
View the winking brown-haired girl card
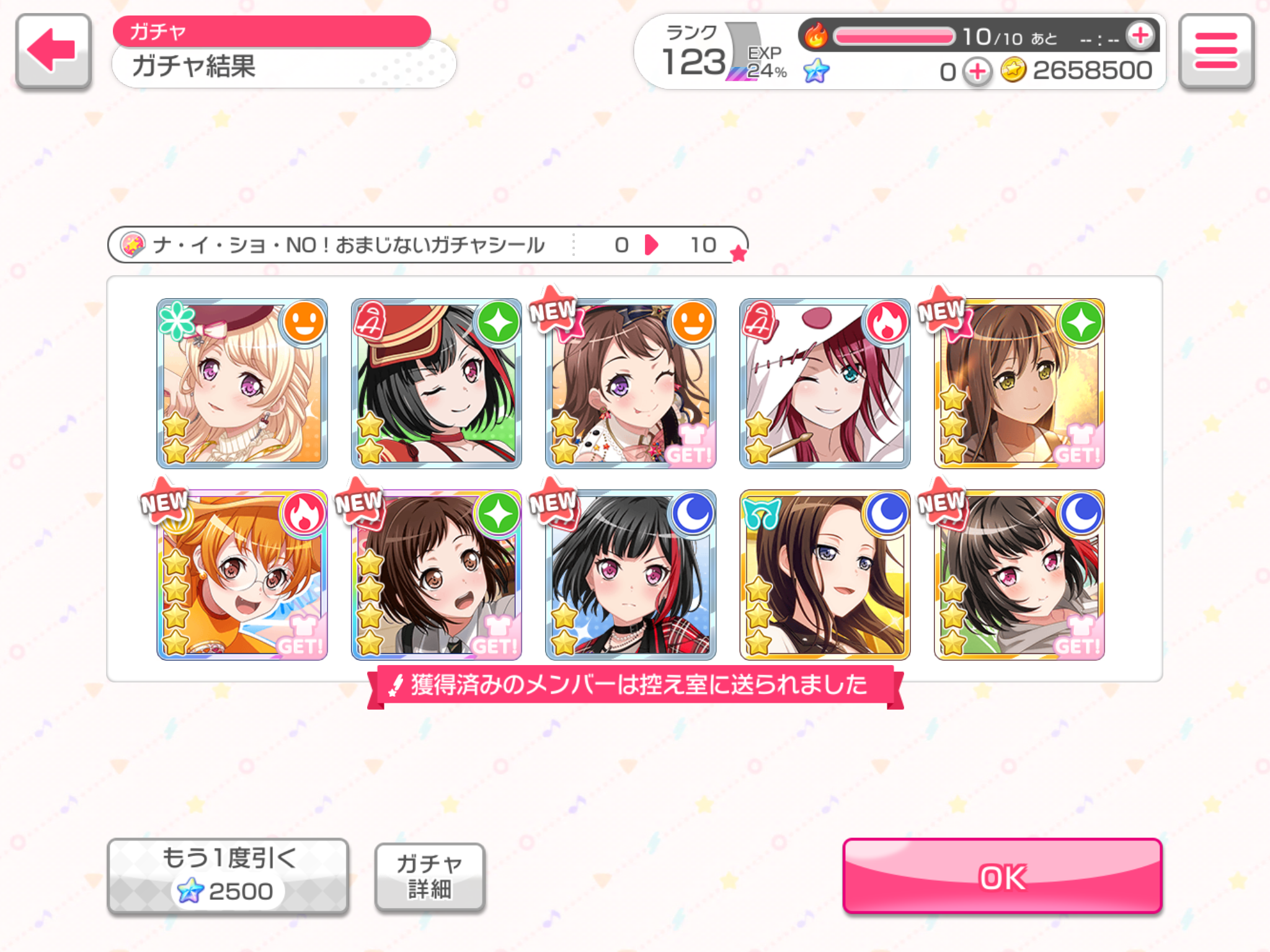click(x=630, y=383)
